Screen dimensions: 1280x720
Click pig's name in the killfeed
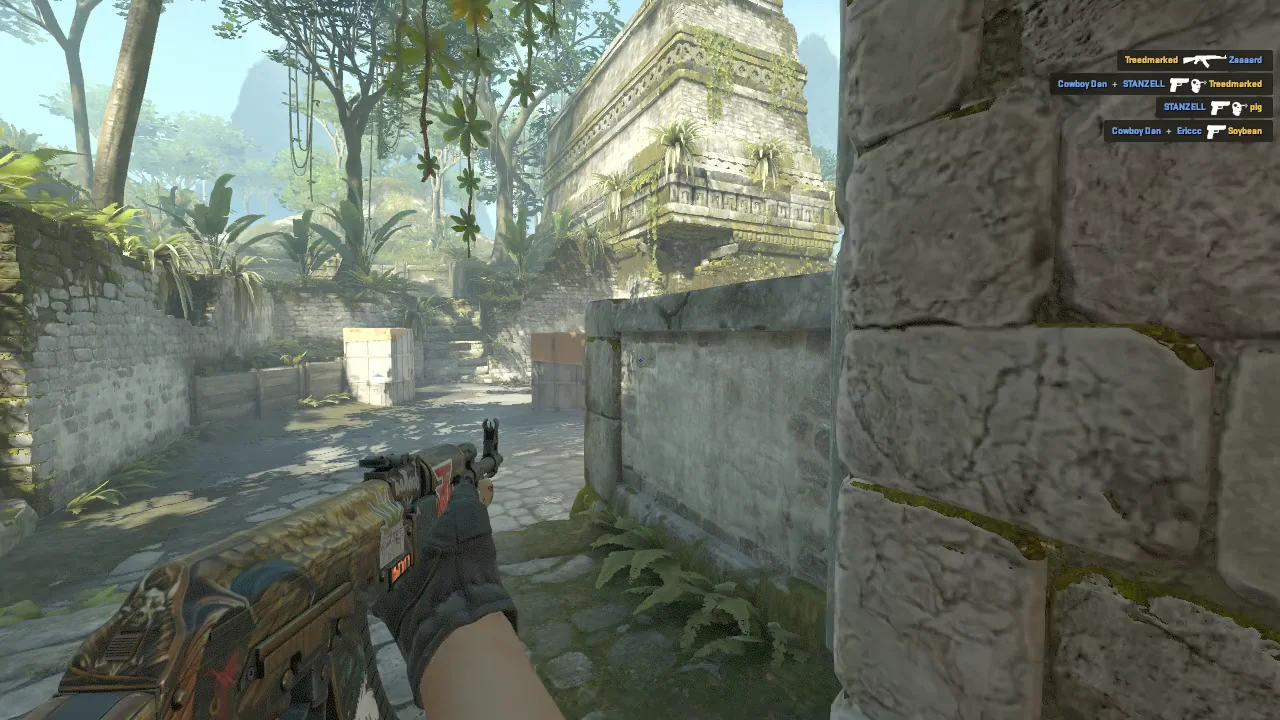point(1258,107)
